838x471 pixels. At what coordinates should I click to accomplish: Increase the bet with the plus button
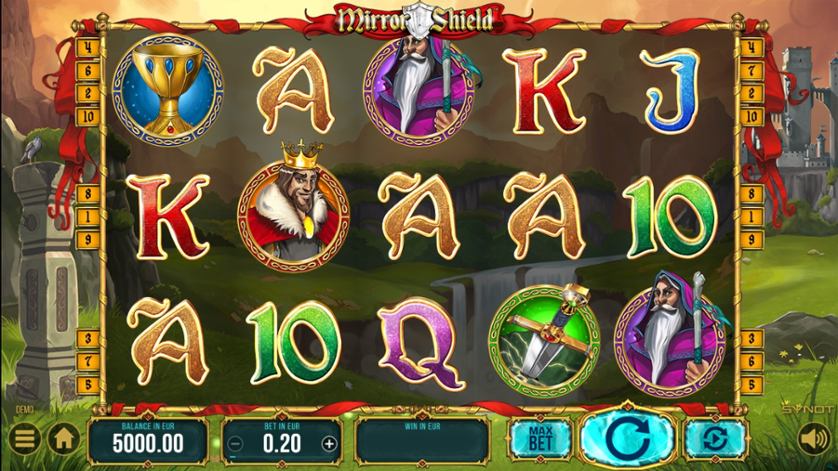pyautogui.click(x=329, y=443)
